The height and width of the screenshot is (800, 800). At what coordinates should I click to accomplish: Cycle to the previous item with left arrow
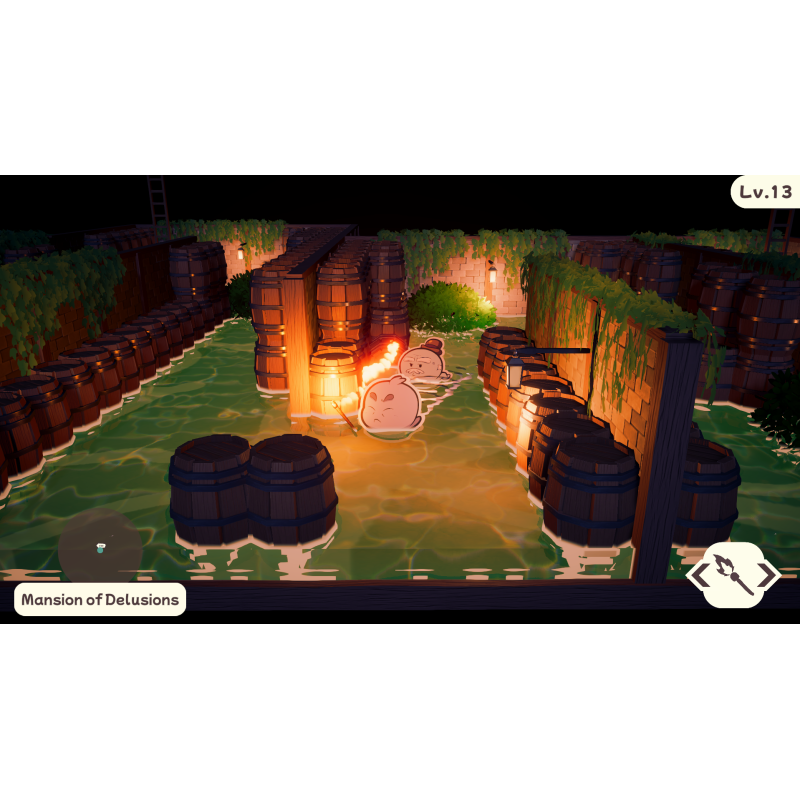point(698,575)
